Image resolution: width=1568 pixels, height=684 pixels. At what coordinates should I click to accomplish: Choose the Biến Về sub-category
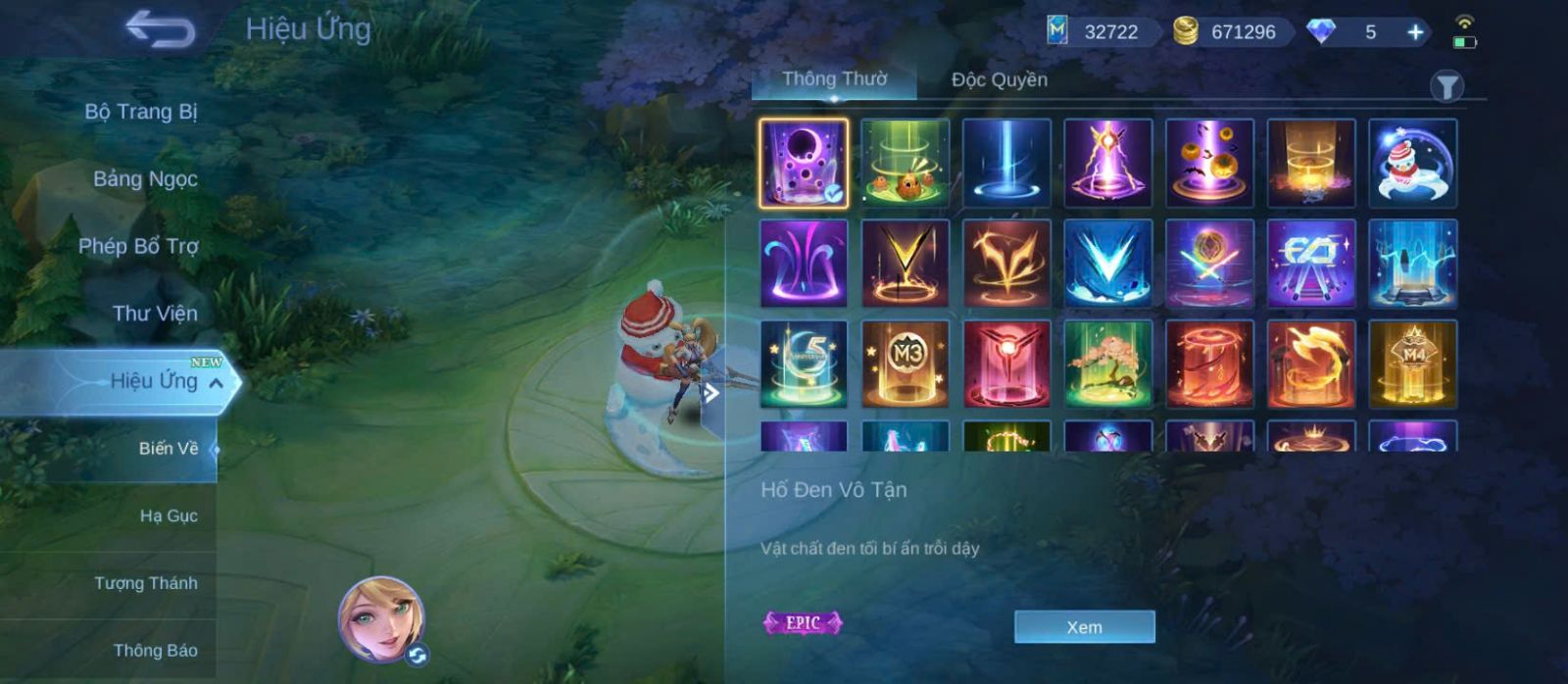[168, 449]
